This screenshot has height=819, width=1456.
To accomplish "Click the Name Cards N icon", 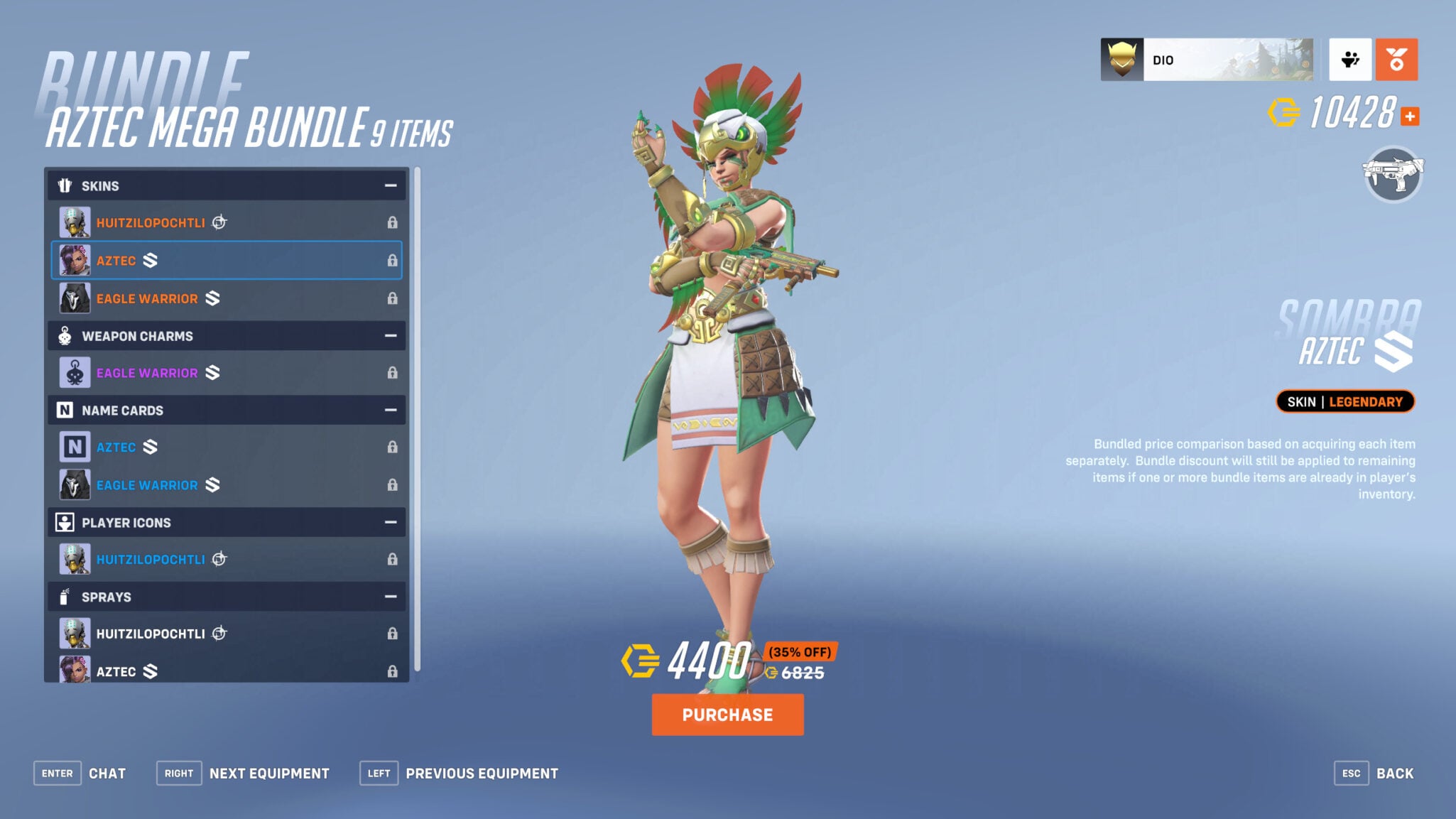I will [65, 410].
